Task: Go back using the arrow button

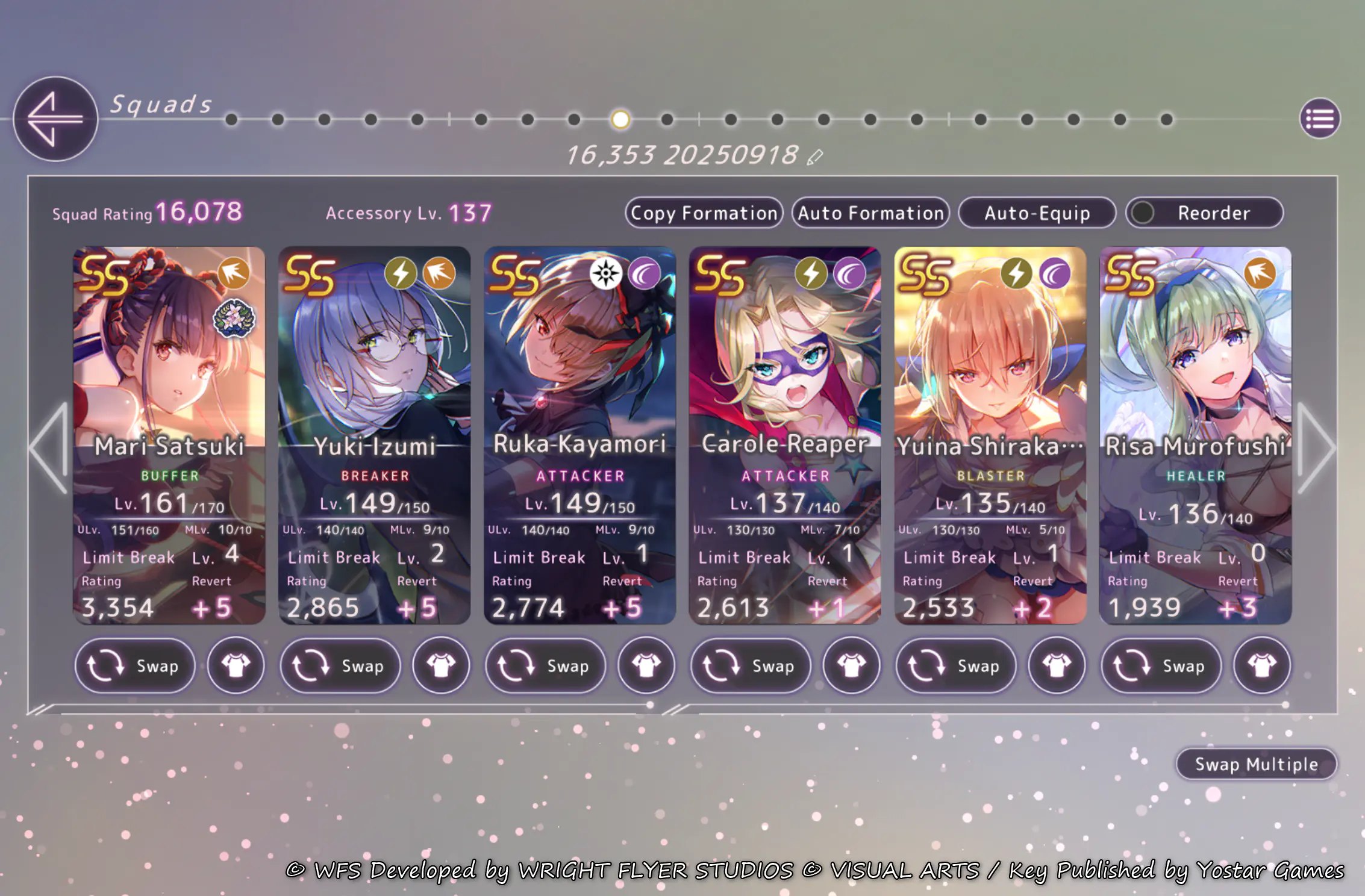Action: tap(55, 119)
